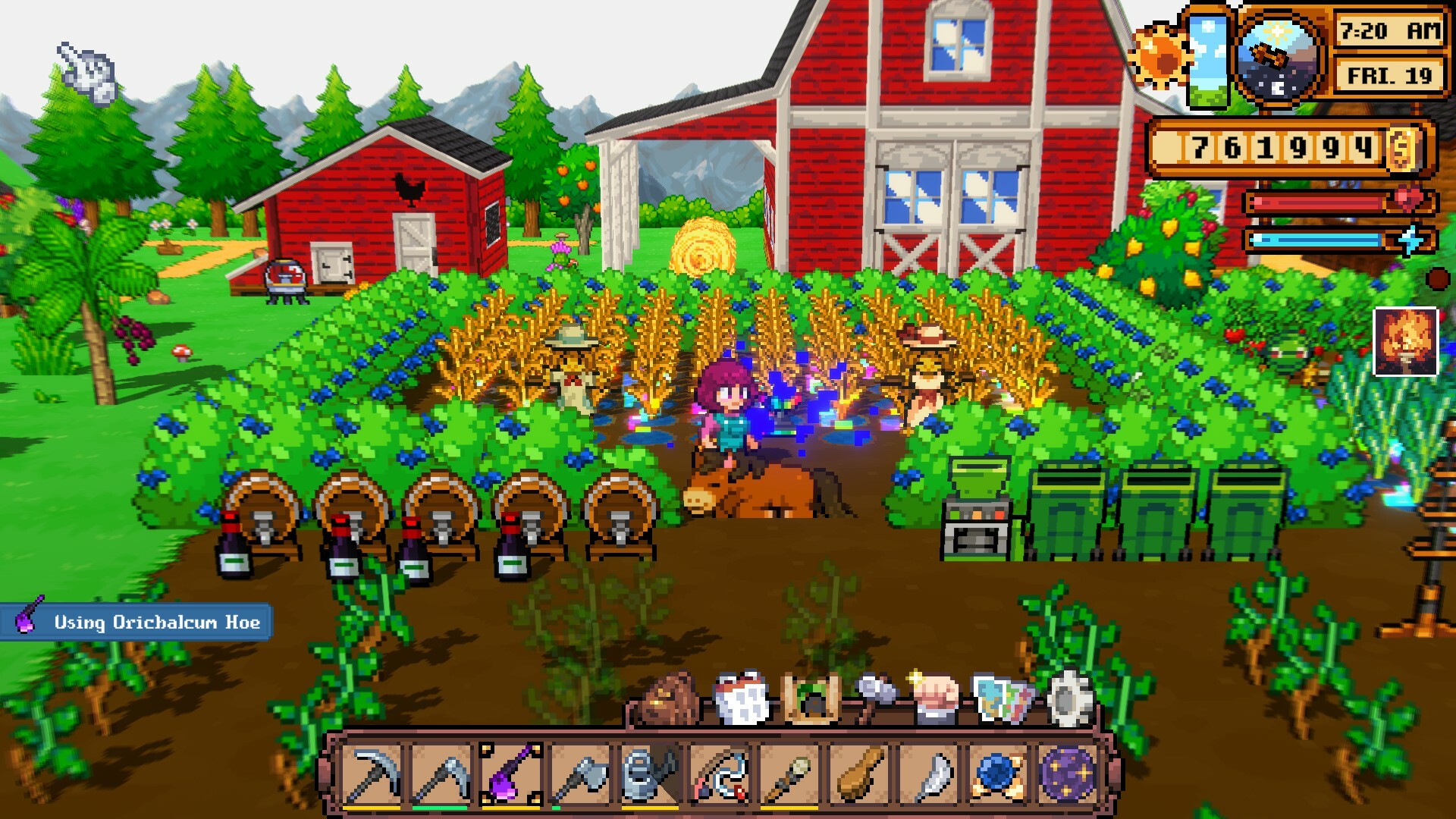Click the Using Orichalcum Hoe notification
This screenshot has height=819, width=1456.
pyautogui.click(x=136, y=623)
